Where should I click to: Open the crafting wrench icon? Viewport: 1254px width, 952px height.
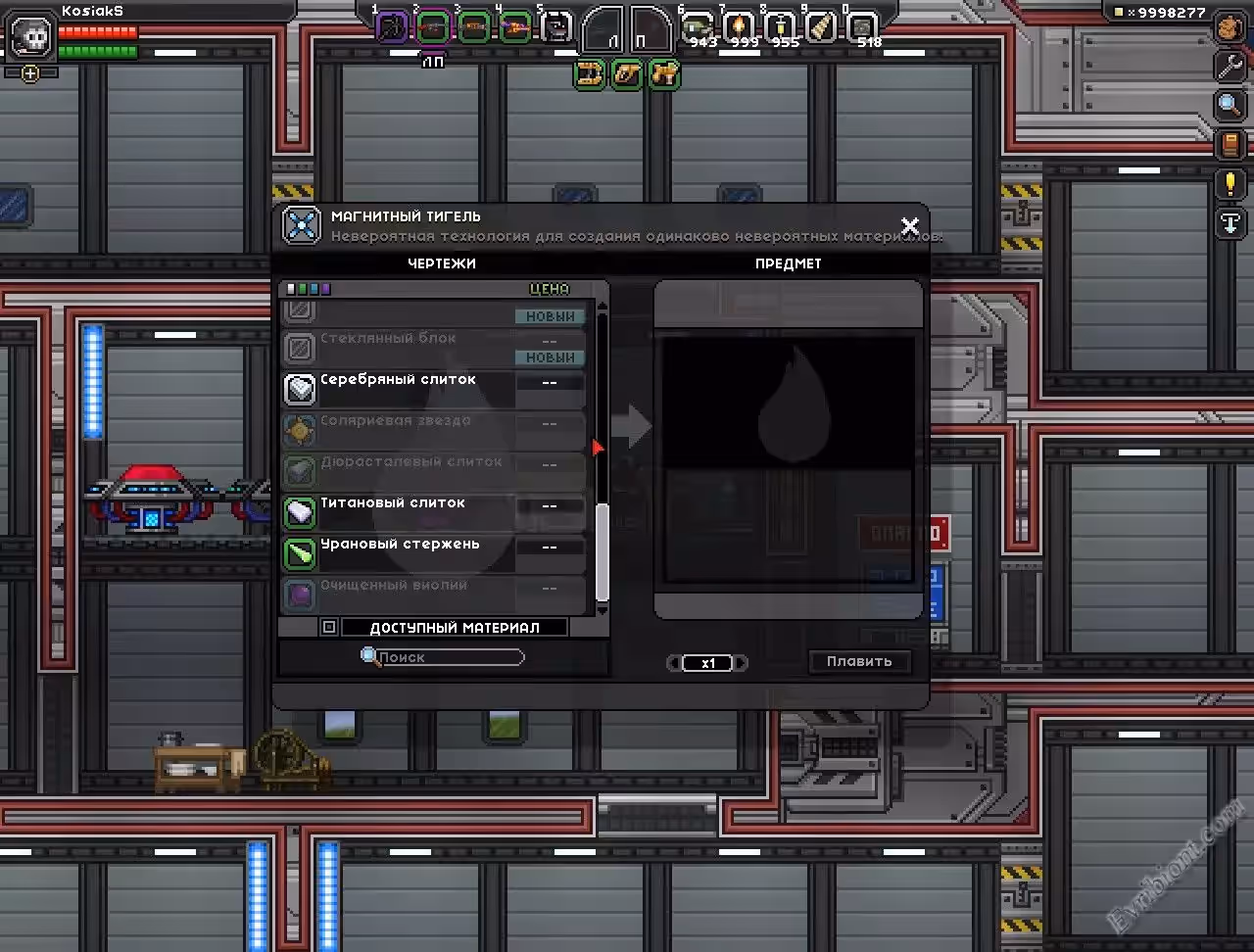click(1230, 67)
